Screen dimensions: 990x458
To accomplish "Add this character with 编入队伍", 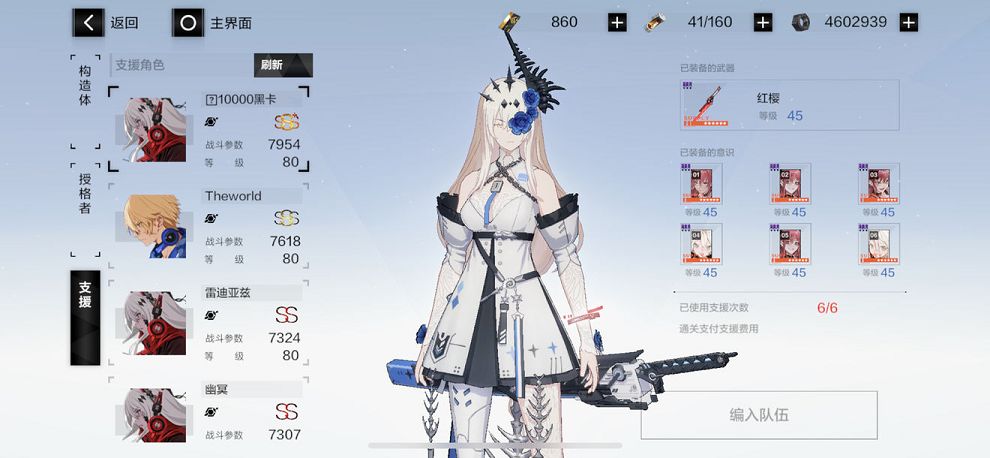I will point(758,415).
